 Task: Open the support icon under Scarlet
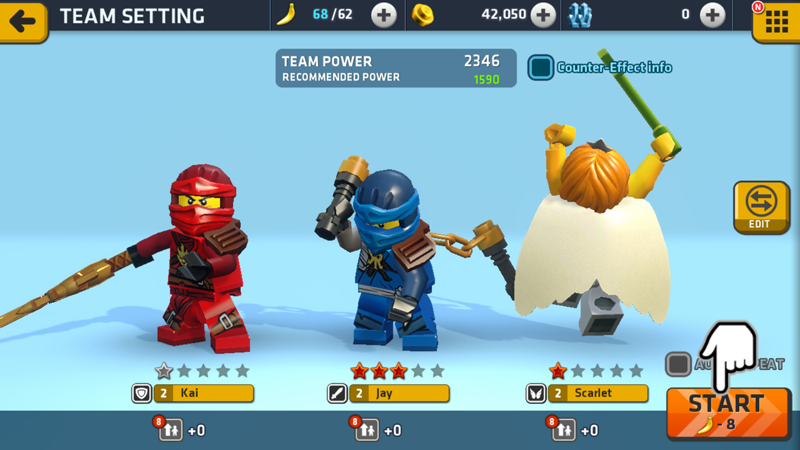coord(563,430)
